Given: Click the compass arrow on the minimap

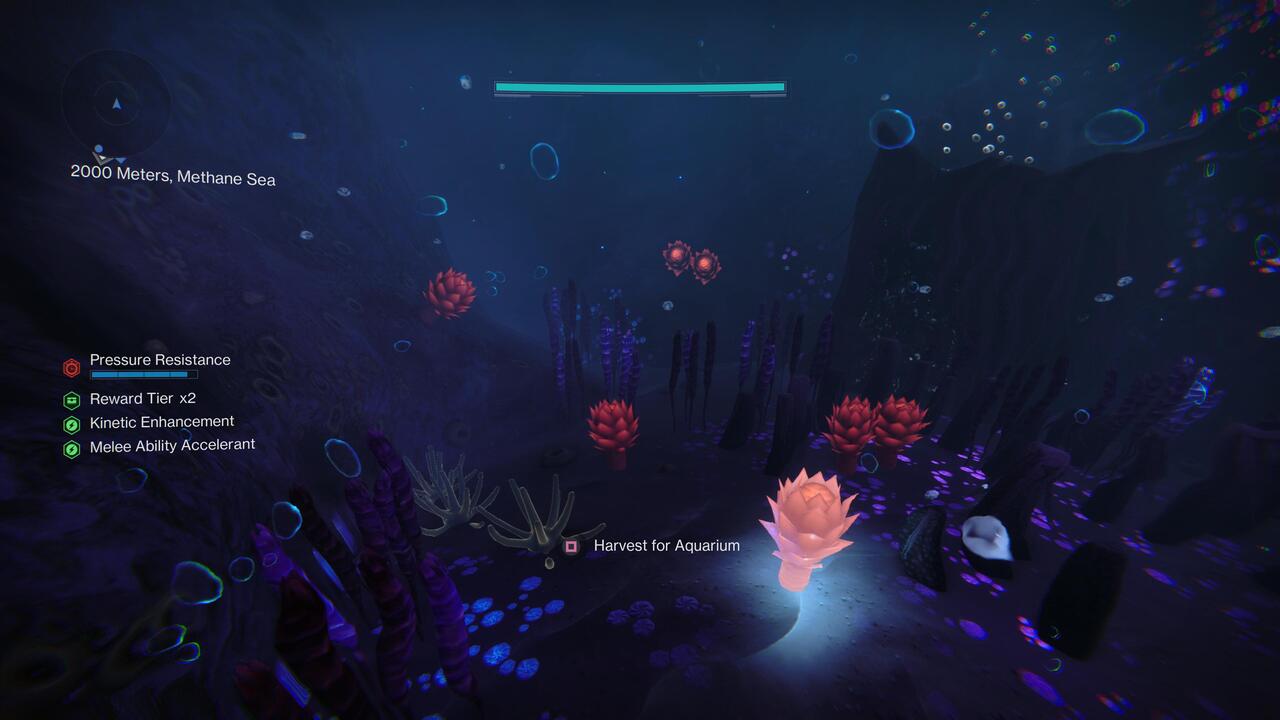Looking at the screenshot, I should [x=117, y=102].
